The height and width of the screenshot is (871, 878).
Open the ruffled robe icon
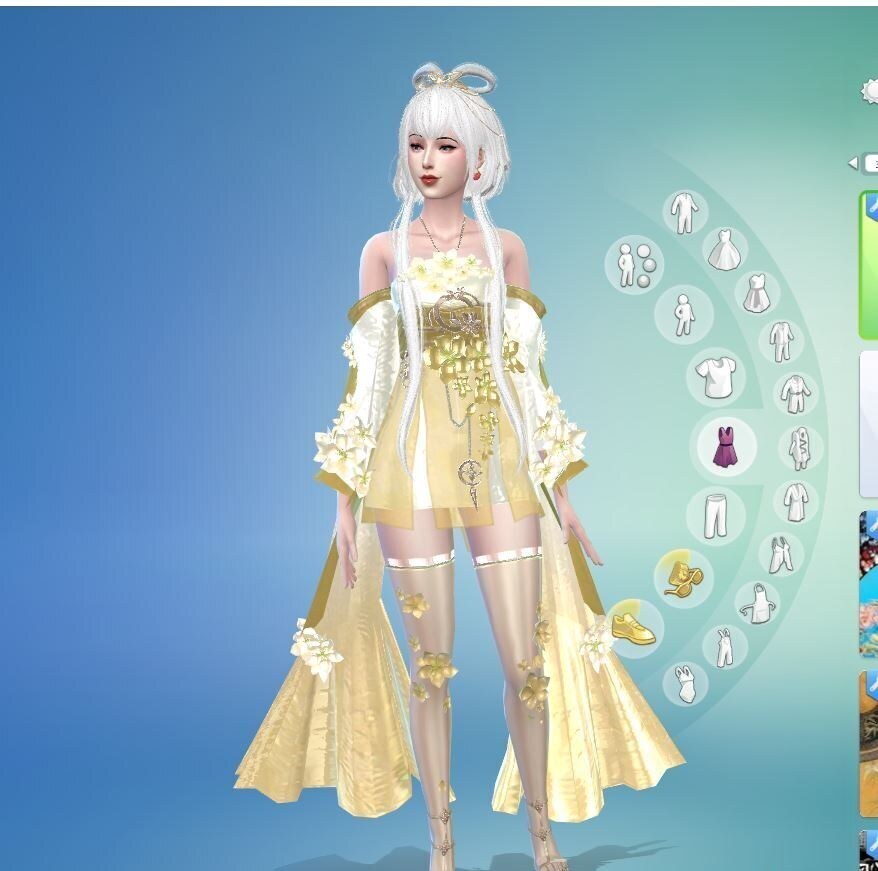tap(800, 448)
